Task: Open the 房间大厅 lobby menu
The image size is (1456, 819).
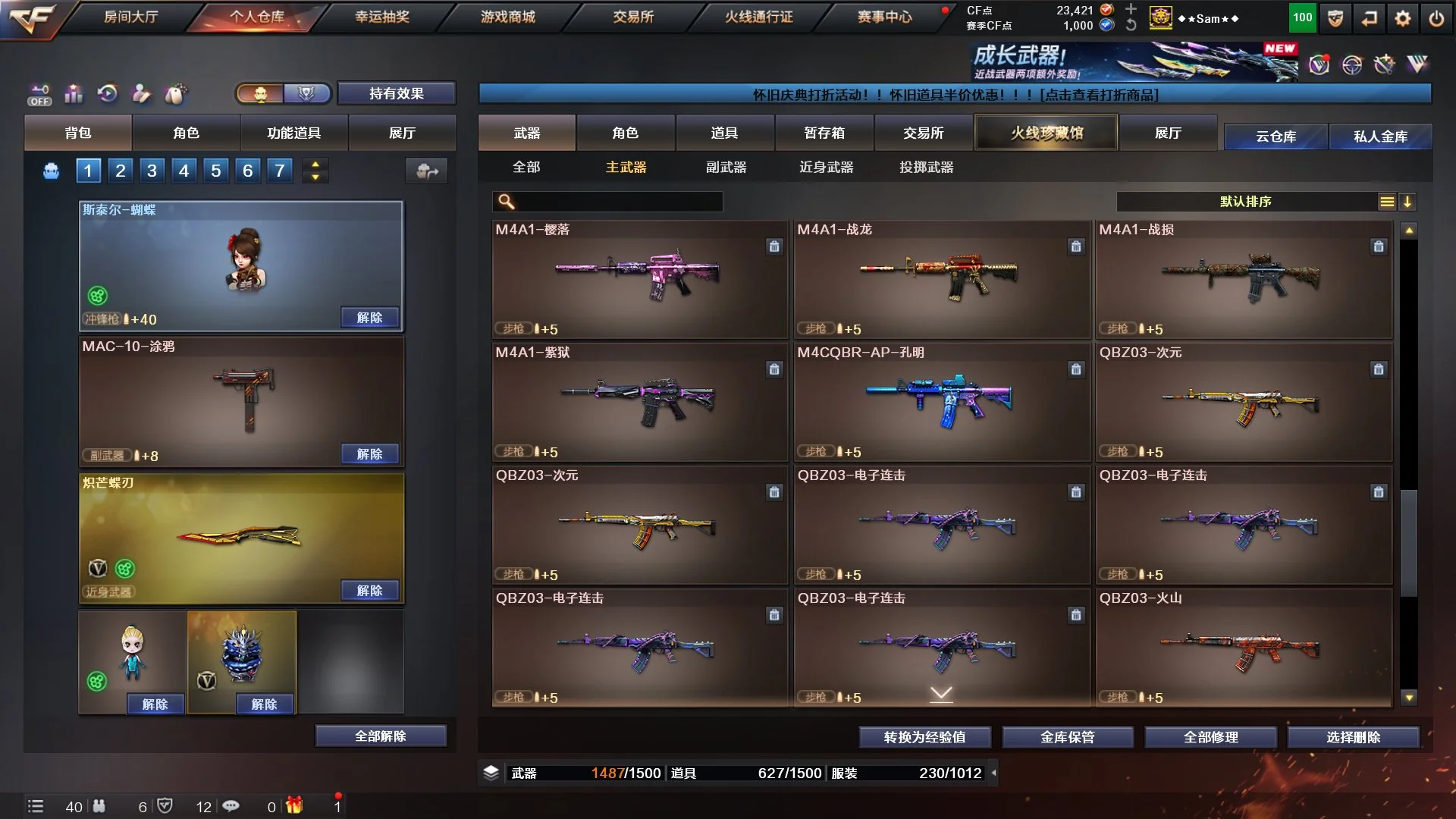Action: click(130, 17)
